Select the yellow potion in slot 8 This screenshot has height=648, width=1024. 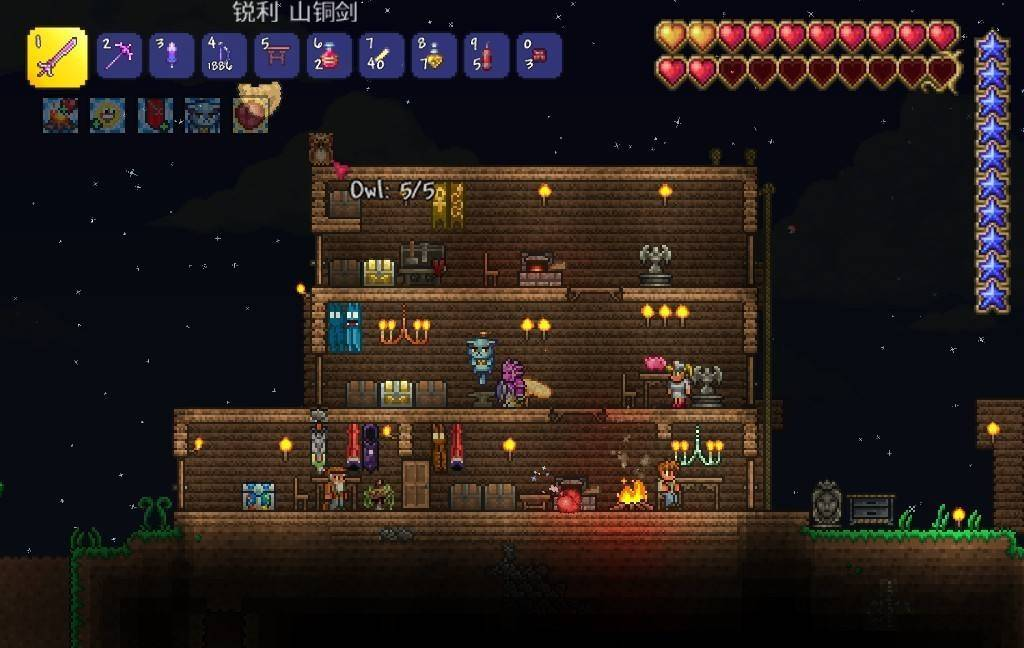coord(434,56)
